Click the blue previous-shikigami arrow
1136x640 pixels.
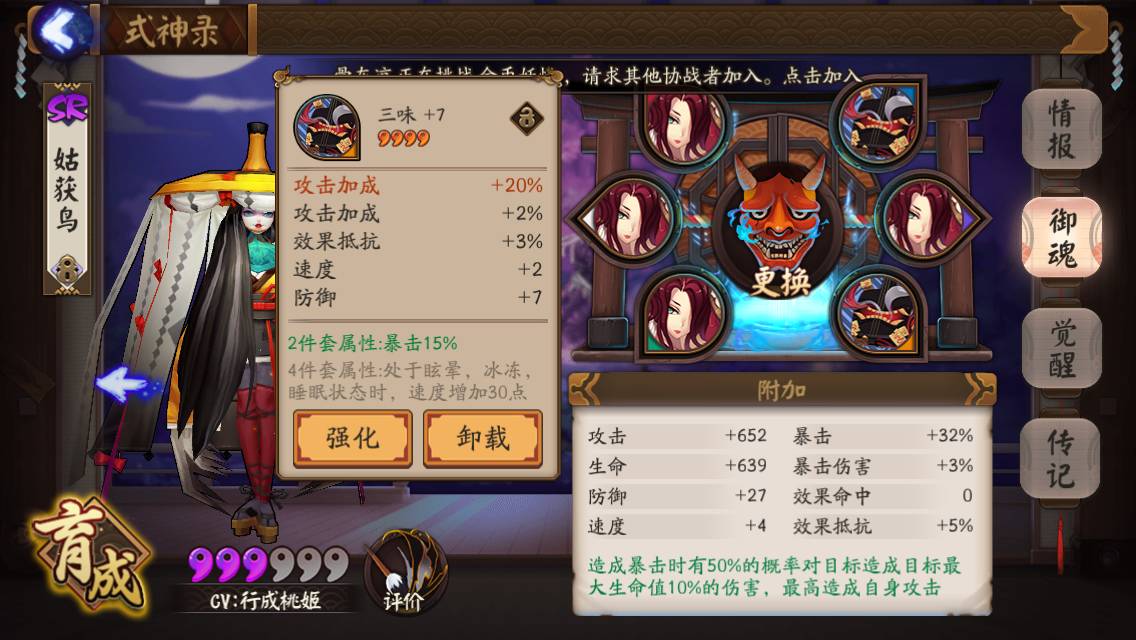click(x=121, y=383)
